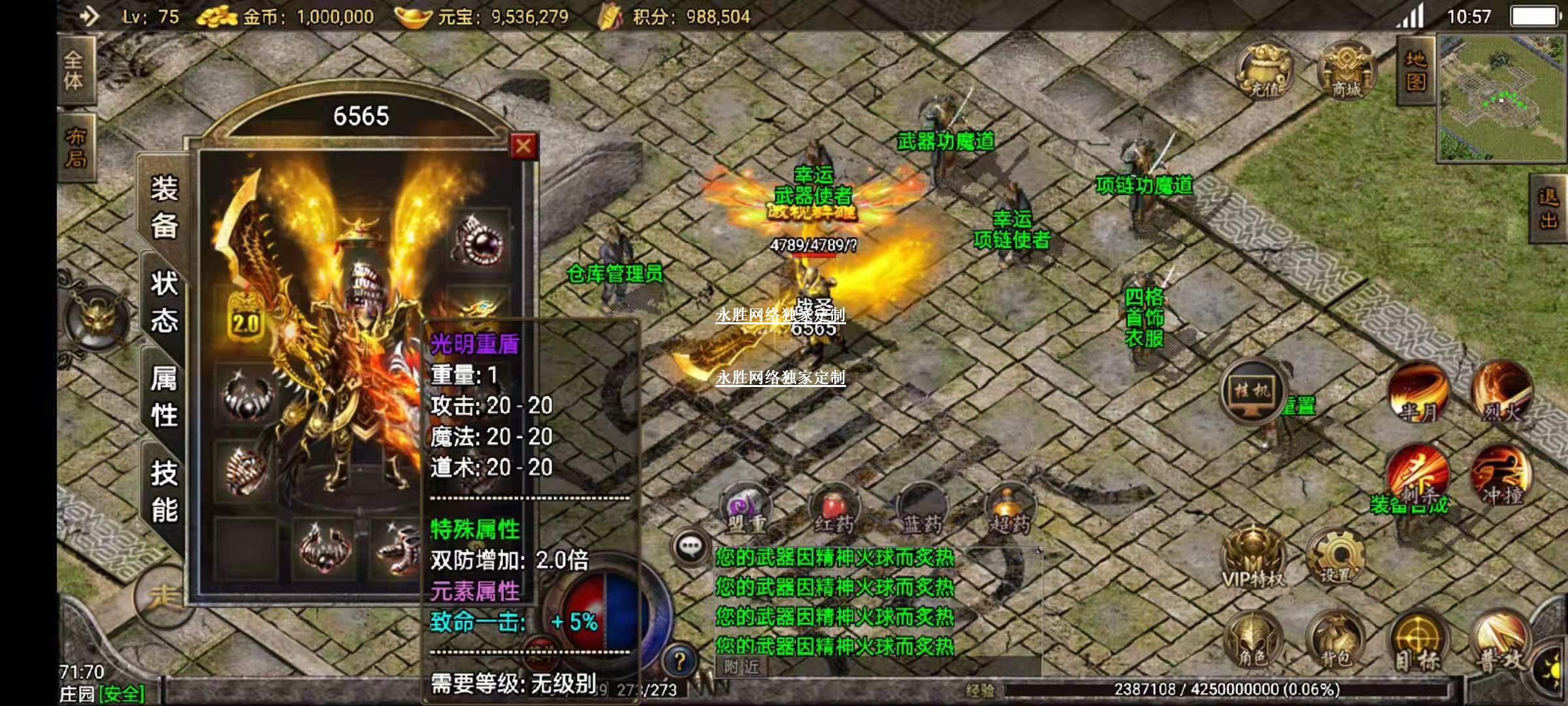
Task: Open the 商城 mall
Action: click(1347, 71)
